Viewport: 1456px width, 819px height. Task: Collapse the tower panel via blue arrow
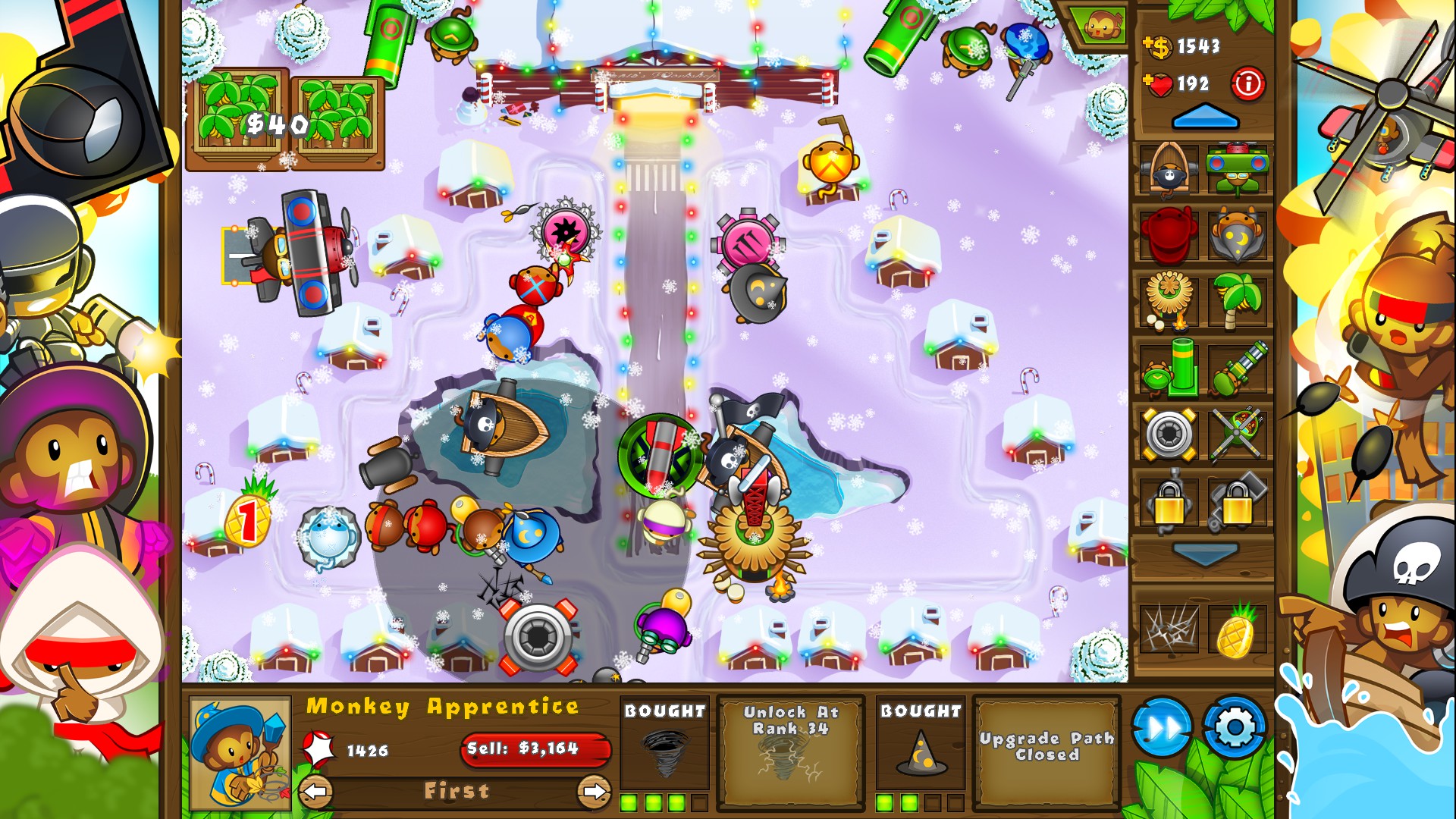pyautogui.click(x=1204, y=118)
